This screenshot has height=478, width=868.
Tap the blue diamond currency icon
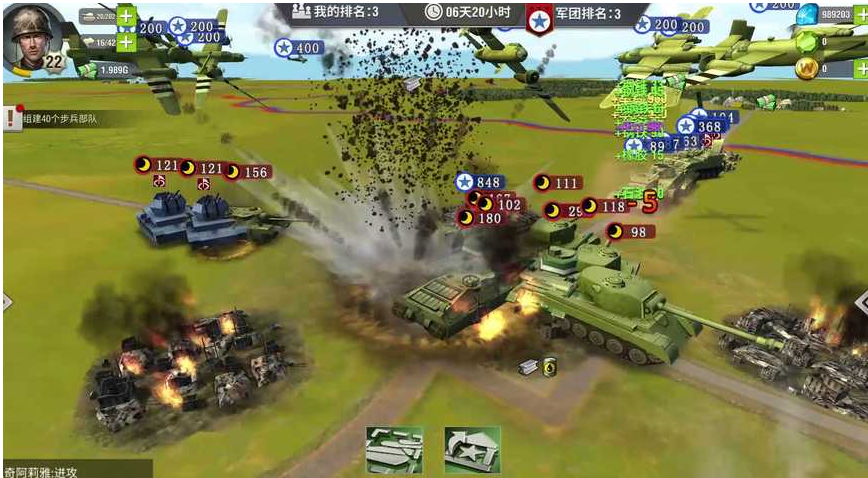click(x=806, y=13)
